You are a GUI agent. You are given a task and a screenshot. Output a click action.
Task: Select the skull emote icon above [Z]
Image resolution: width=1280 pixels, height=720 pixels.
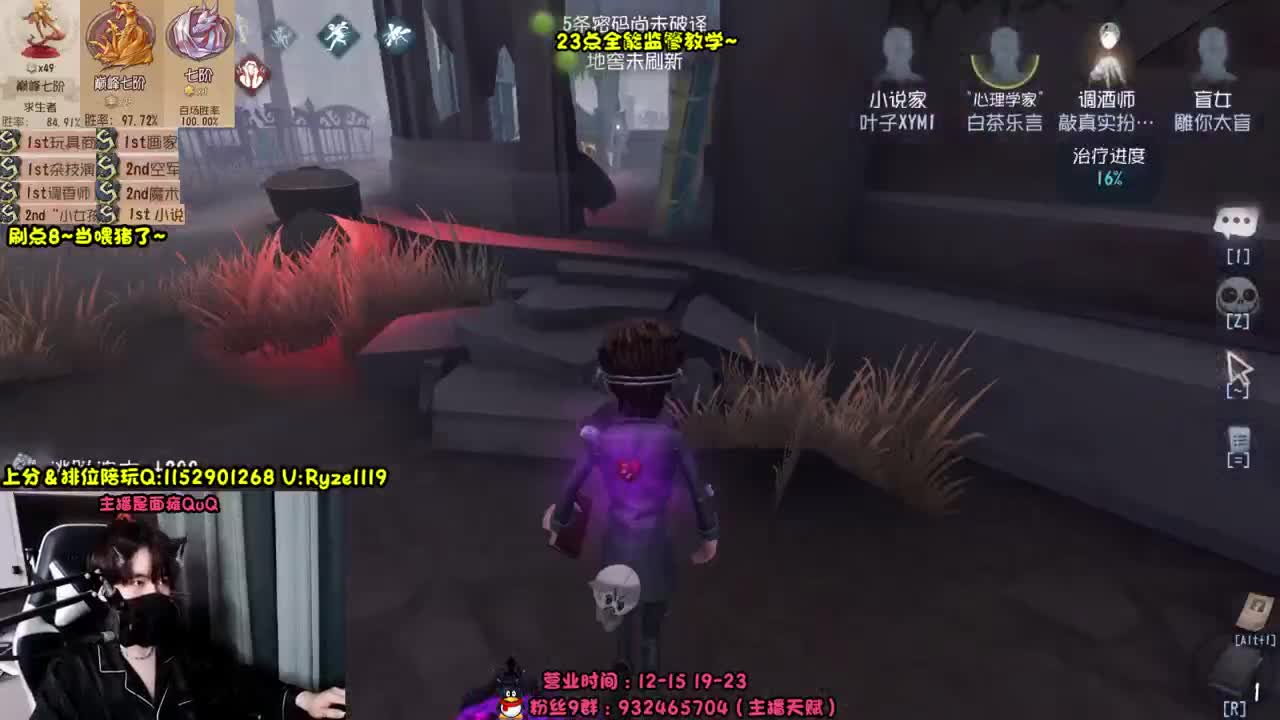1240,296
